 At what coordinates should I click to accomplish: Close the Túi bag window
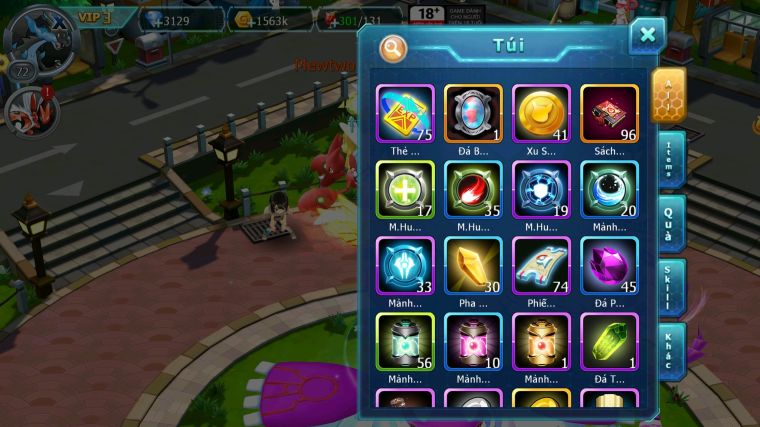click(647, 36)
